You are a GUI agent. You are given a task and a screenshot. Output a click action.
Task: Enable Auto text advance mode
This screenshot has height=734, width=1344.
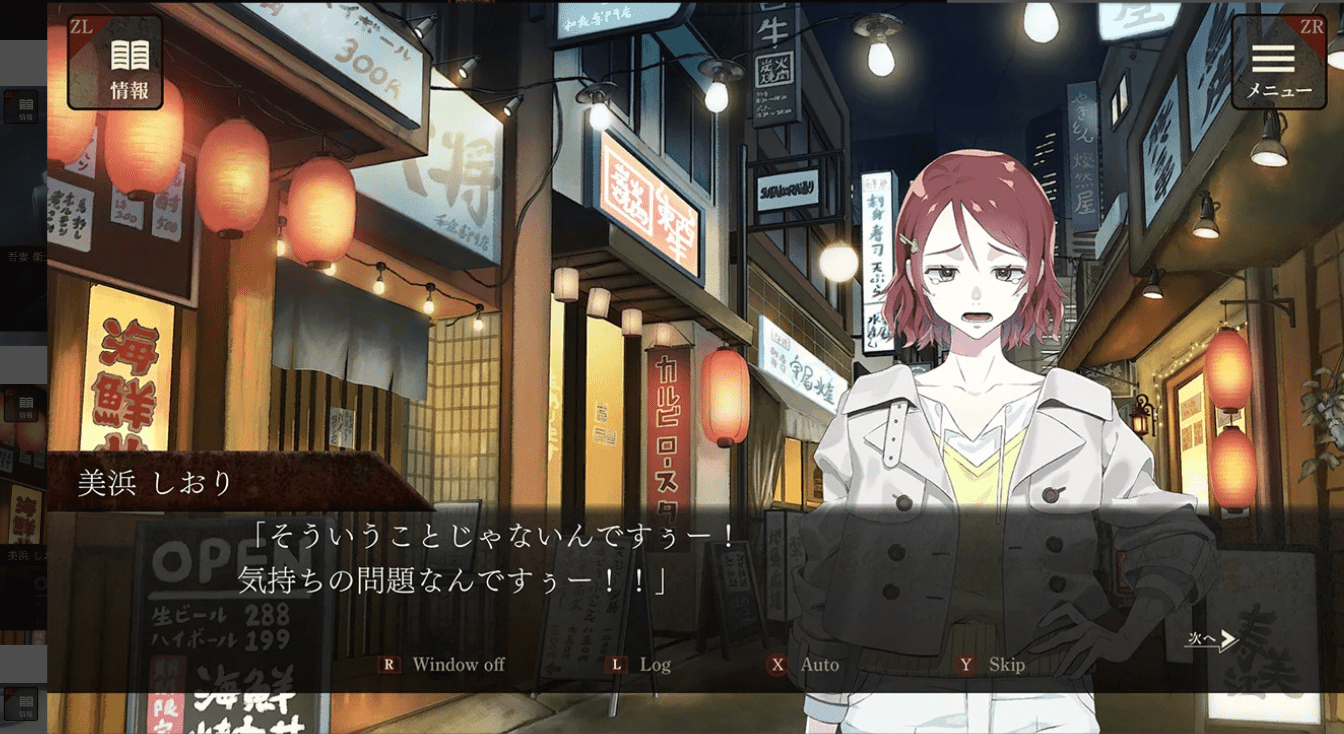[820, 663]
